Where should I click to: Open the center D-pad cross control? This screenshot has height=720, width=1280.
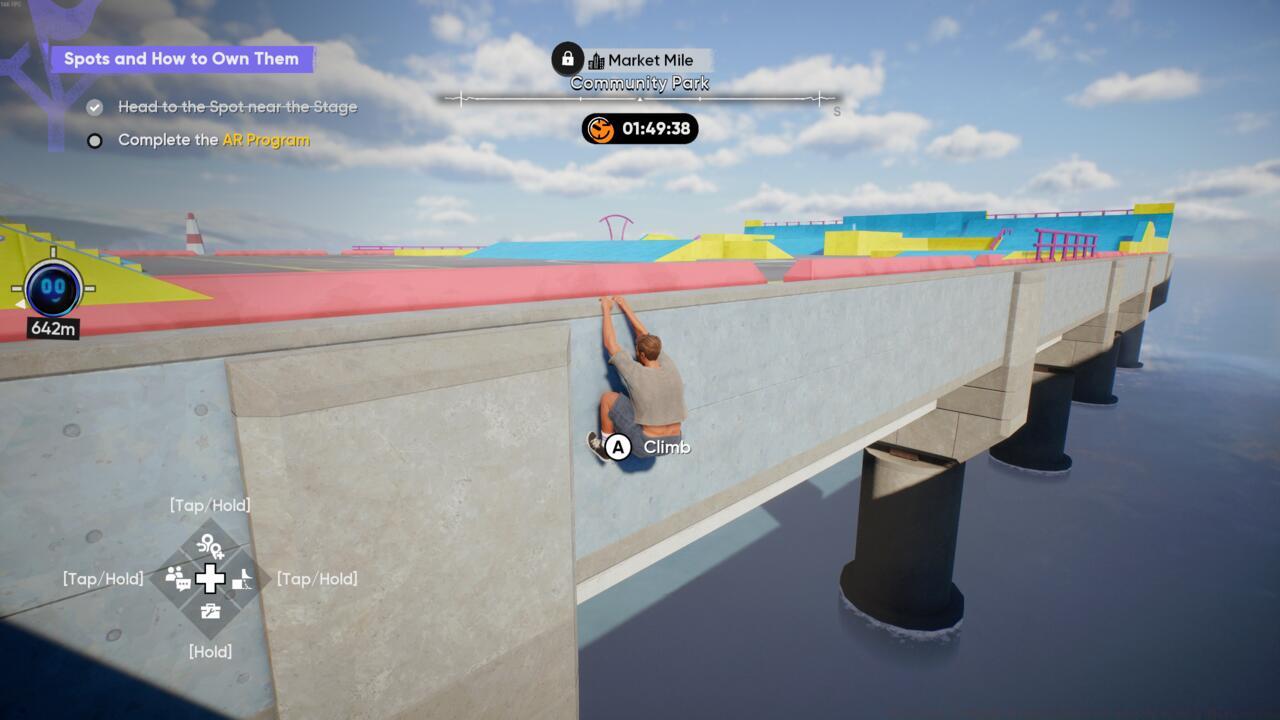208,578
